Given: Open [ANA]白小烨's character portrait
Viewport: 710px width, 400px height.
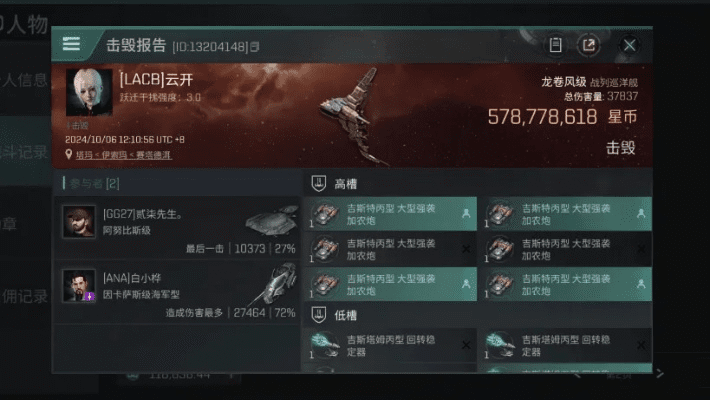Looking at the screenshot, I should pos(79,286).
